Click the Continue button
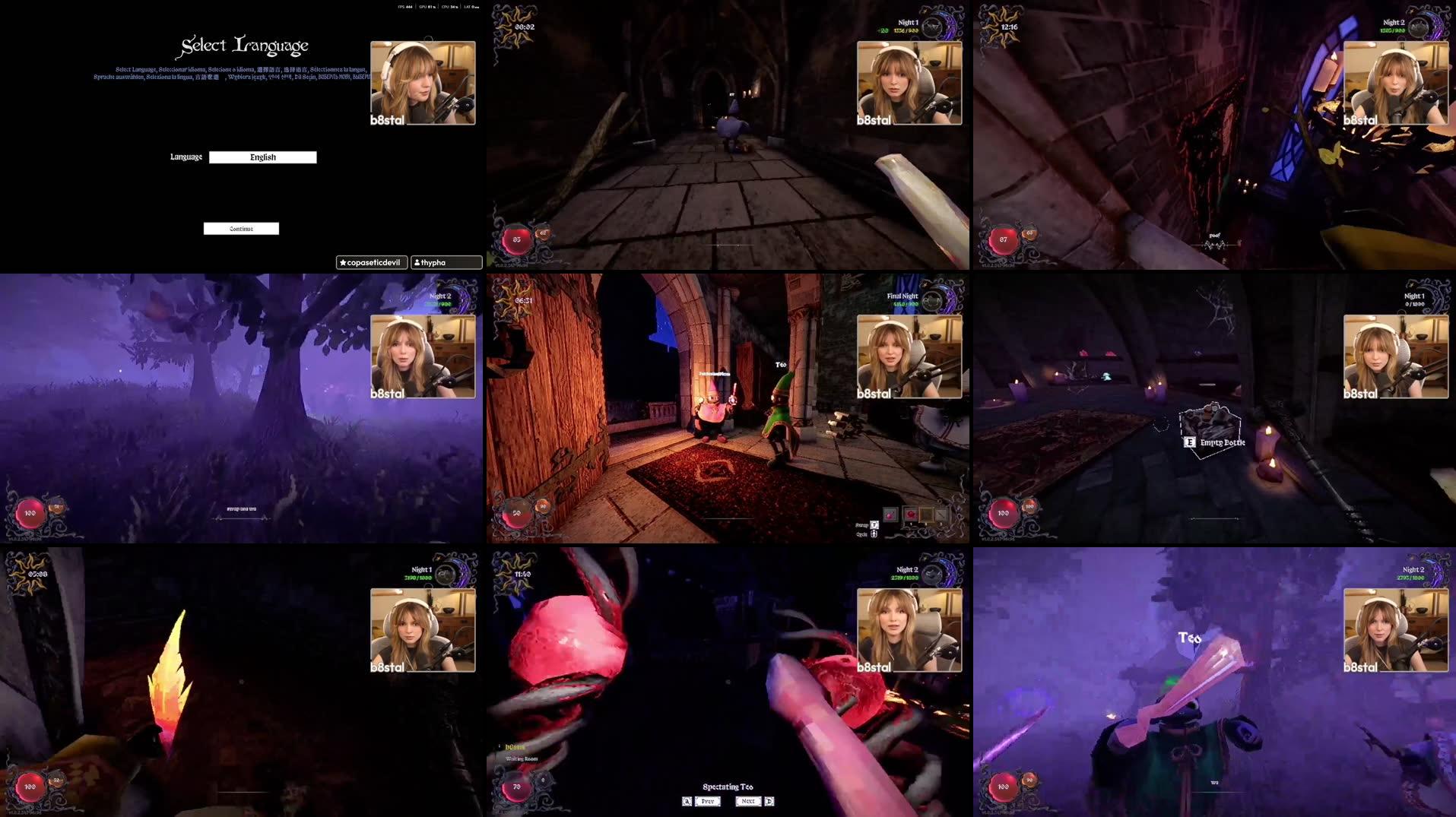Image resolution: width=1456 pixels, height=817 pixels. (x=241, y=228)
